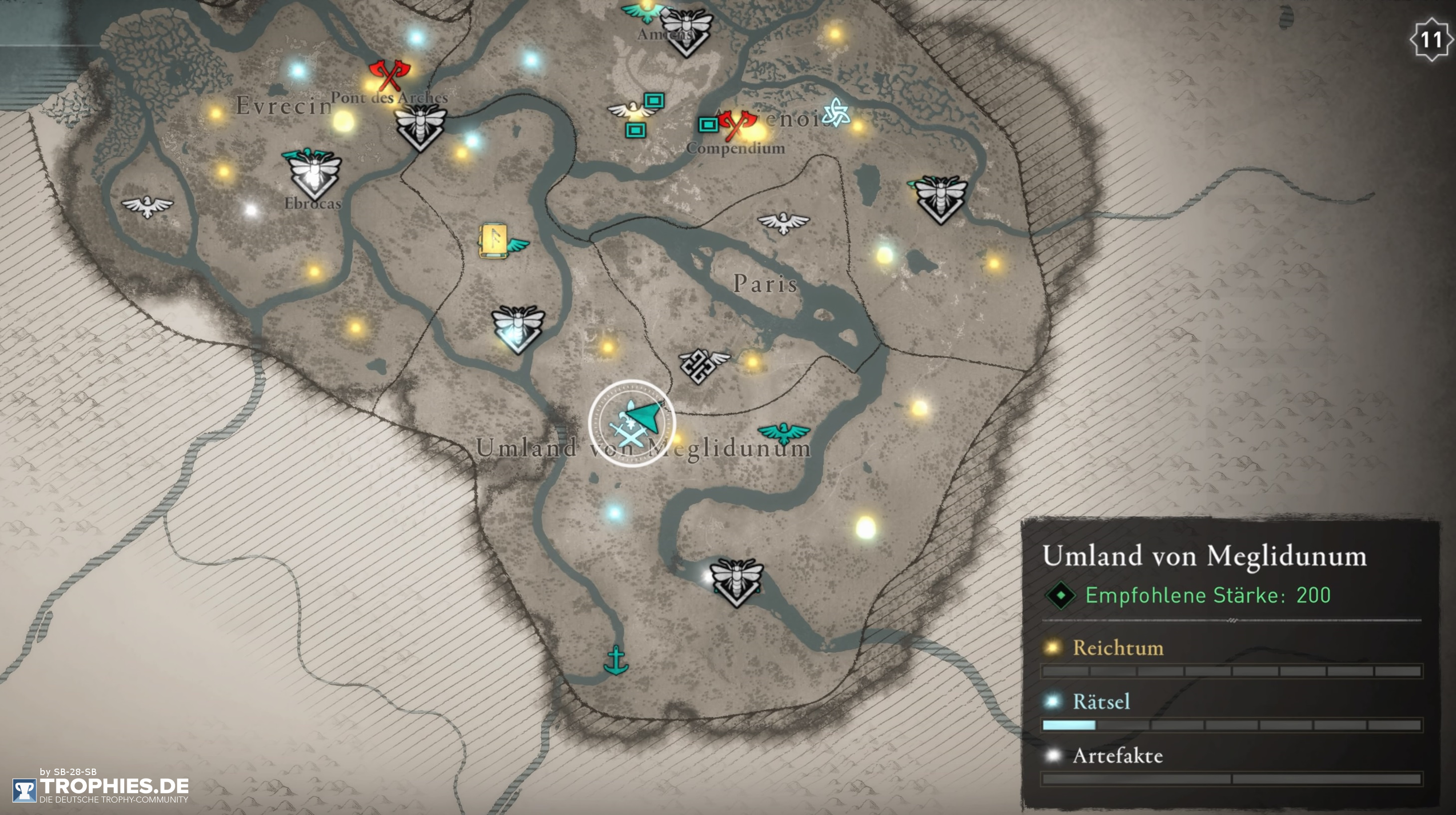Select the red crossed axes above Compendium
1456x815 pixels.
point(736,124)
